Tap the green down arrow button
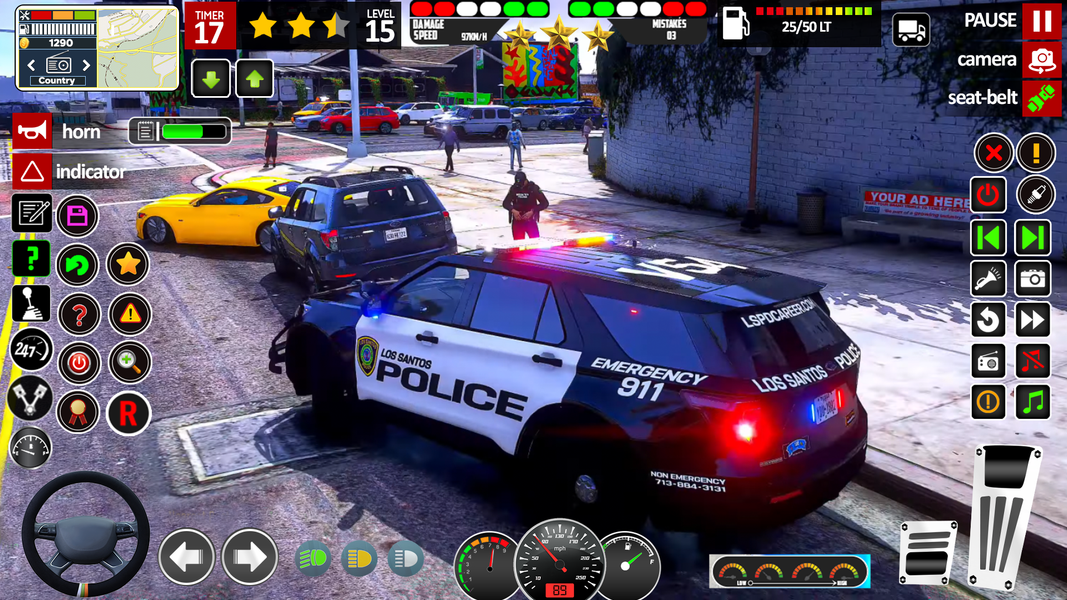Screen dimensions: 1067x600 pos(210,78)
